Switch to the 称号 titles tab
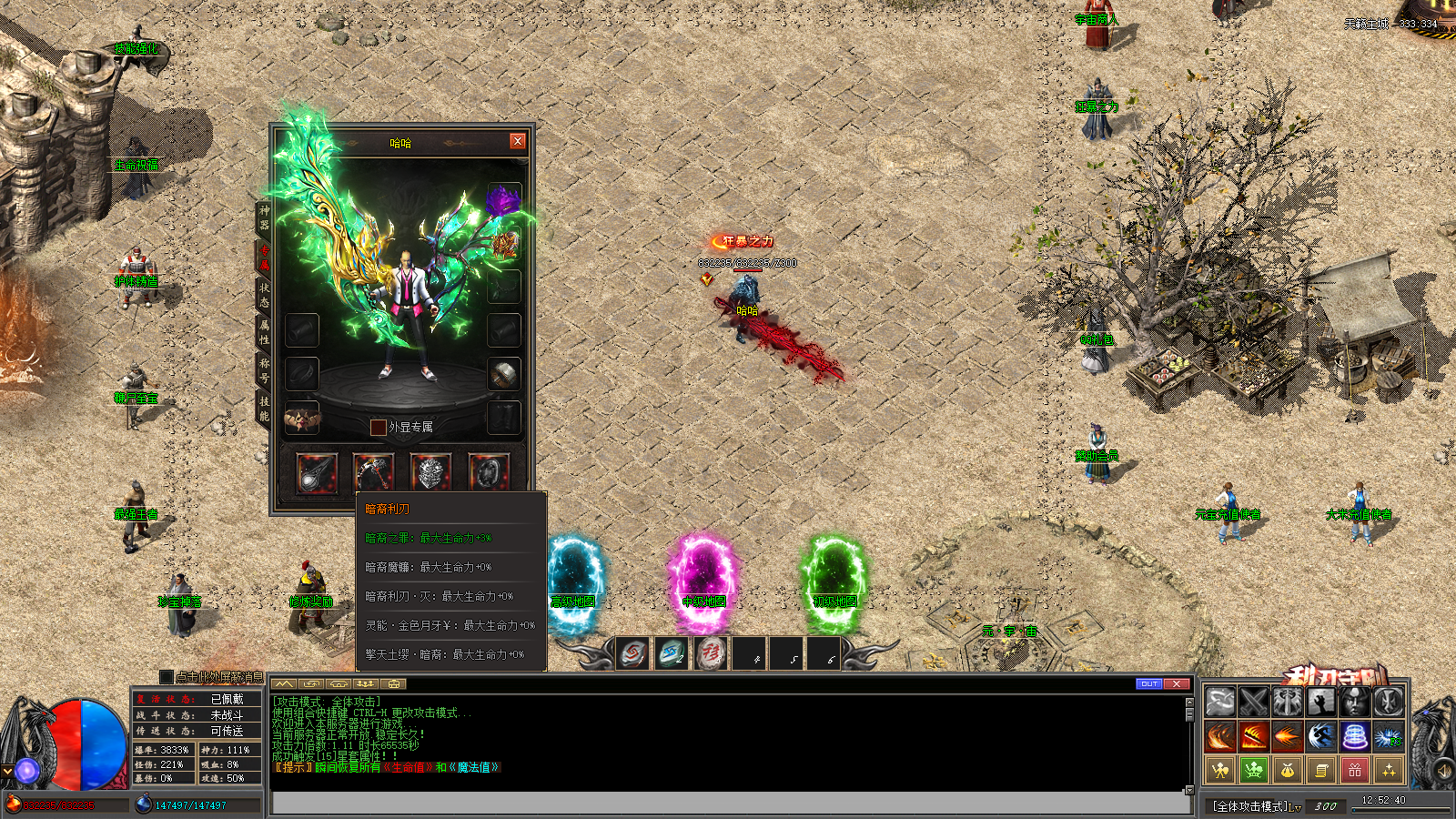Image resolution: width=1456 pixels, height=819 pixels. click(264, 369)
